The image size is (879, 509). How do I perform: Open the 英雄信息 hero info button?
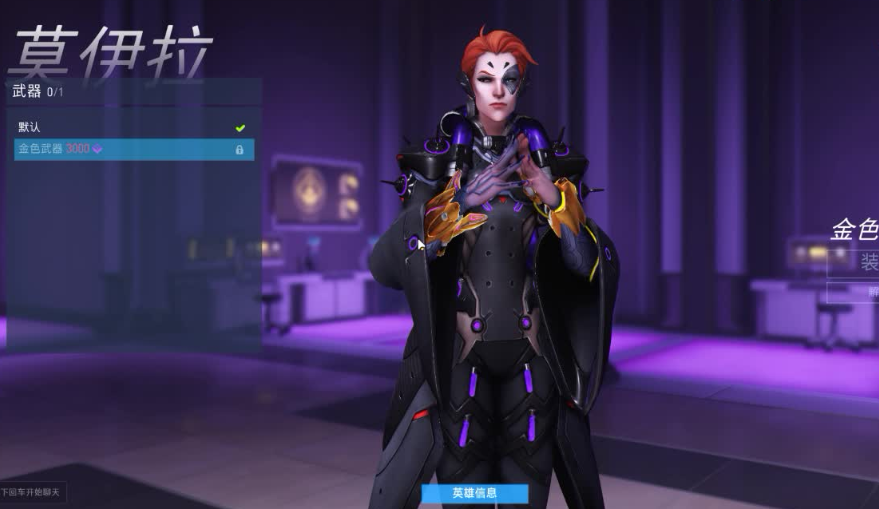pos(474,493)
